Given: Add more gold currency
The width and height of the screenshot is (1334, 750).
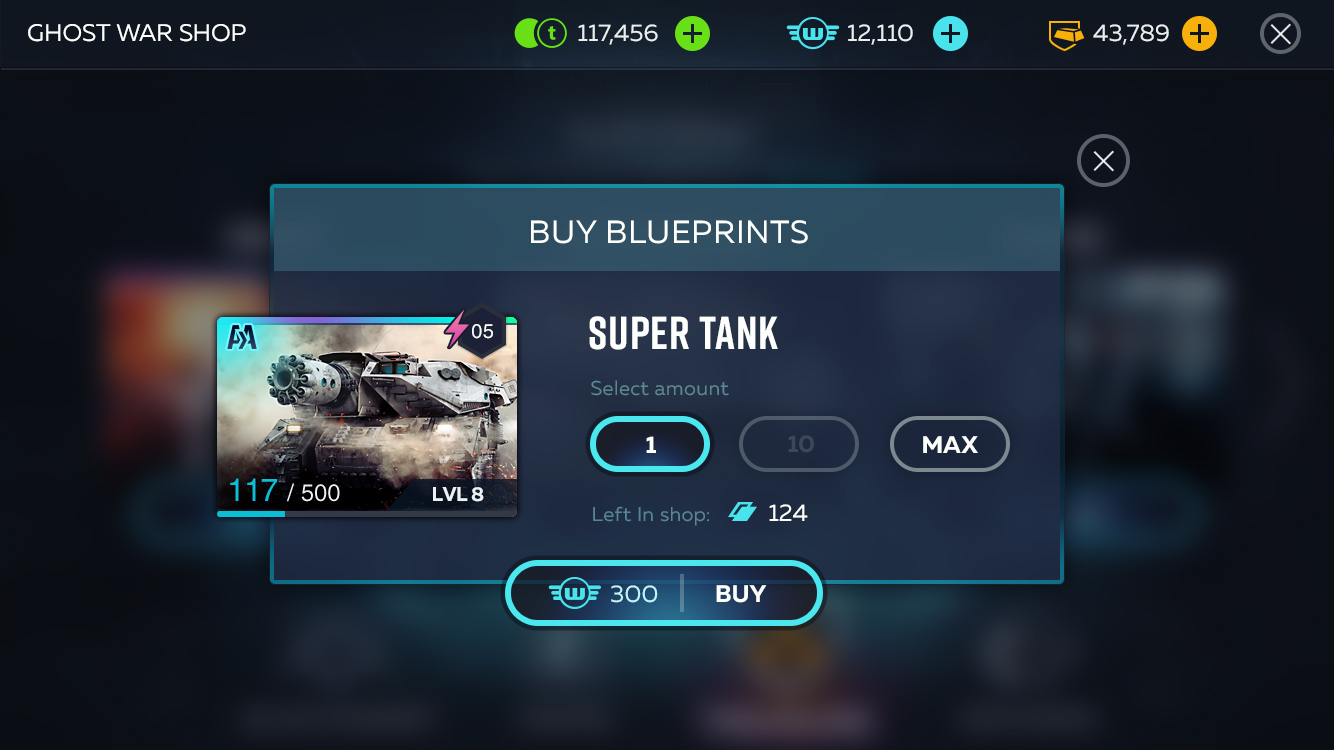Looking at the screenshot, I should point(1199,34).
